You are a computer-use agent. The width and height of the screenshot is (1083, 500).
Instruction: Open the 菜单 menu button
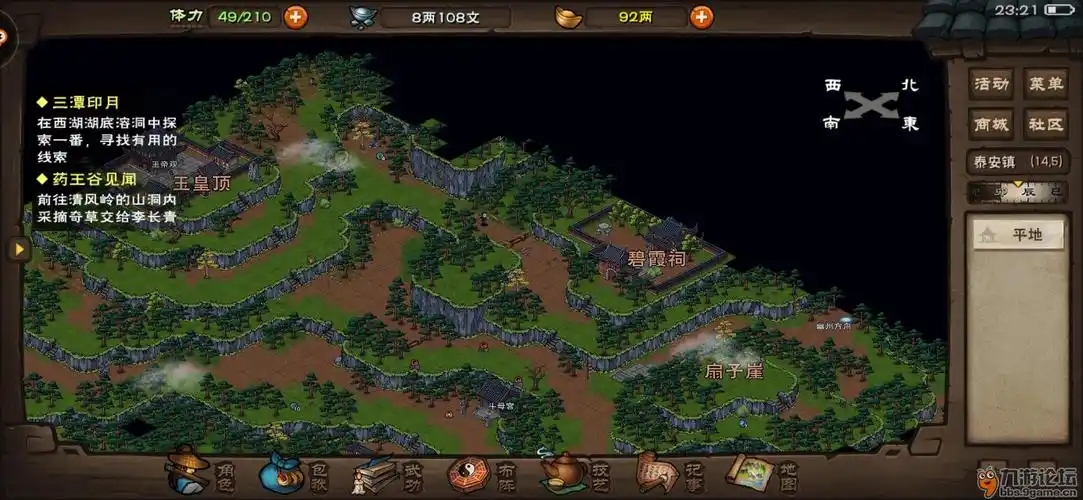pos(1045,84)
